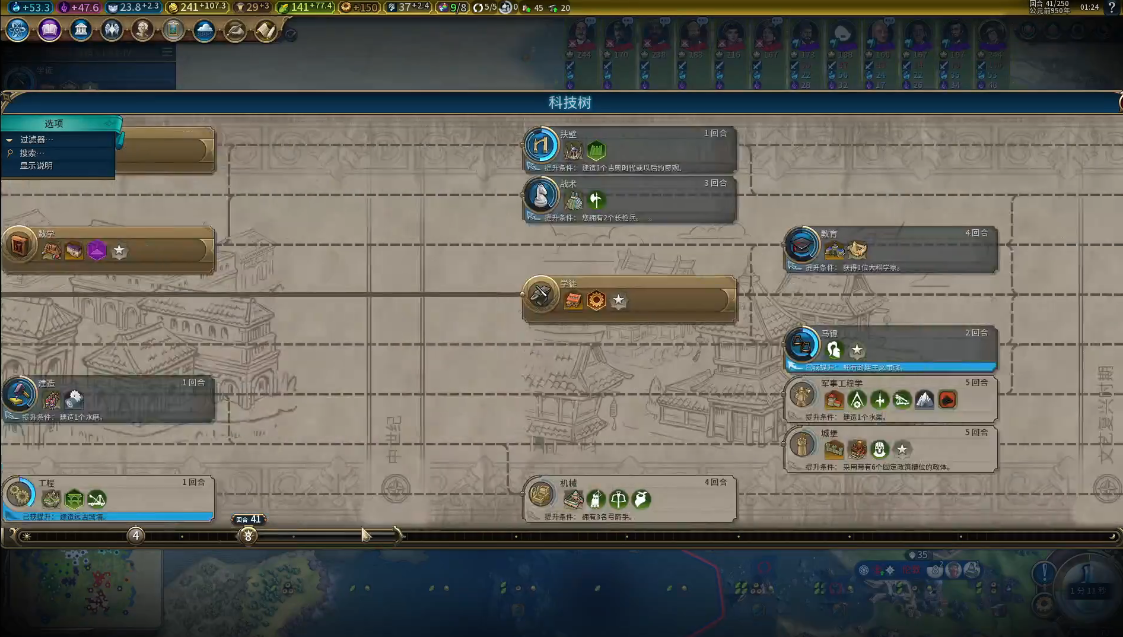Select the 建造 construction technology node
Viewport: 1123px width, 637px height.
coord(110,399)
